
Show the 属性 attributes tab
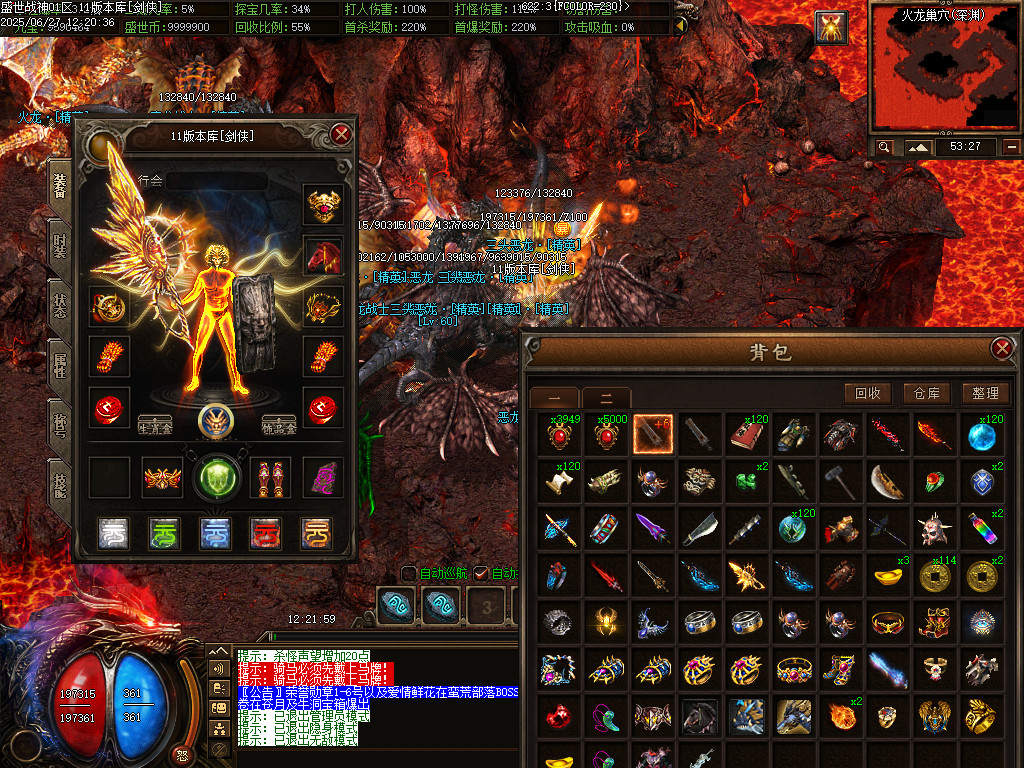(x=60, y=367)
